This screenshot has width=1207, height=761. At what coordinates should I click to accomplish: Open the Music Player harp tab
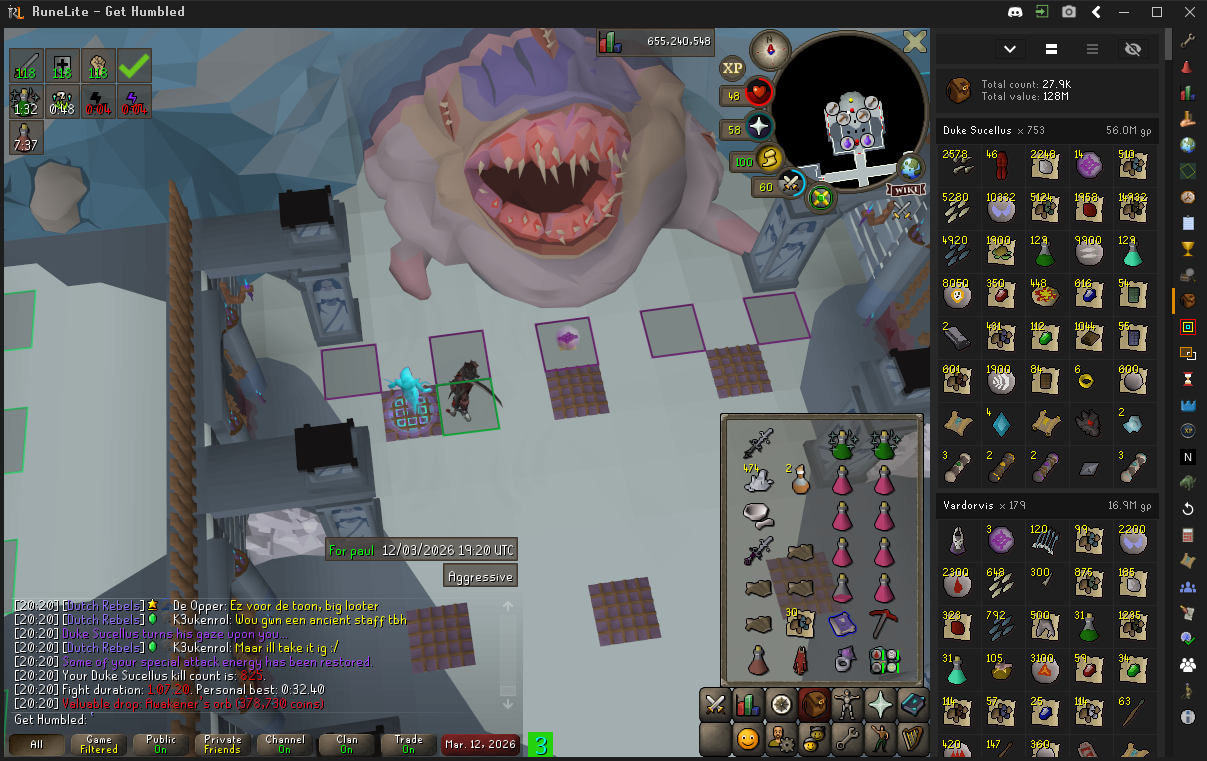(912, 740)
